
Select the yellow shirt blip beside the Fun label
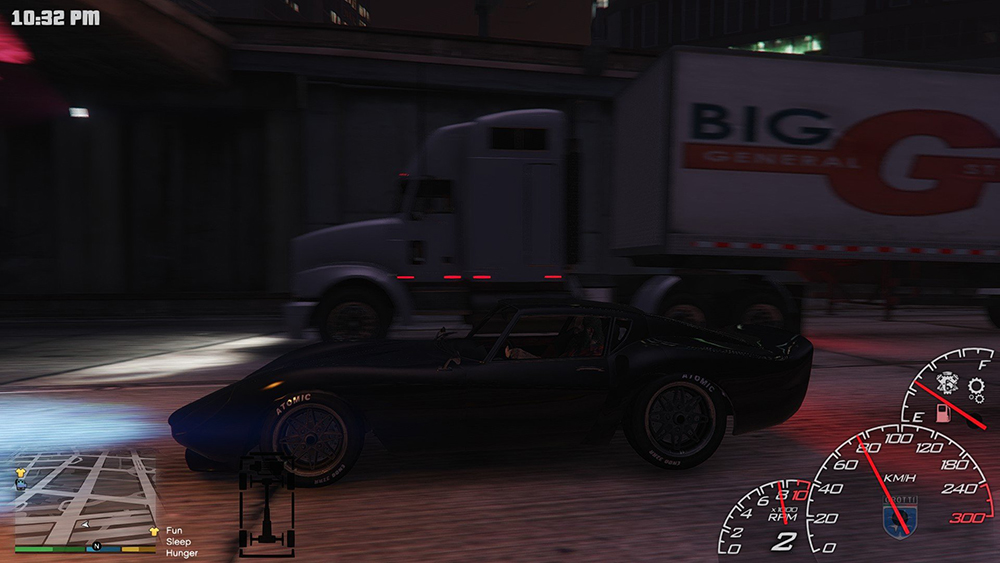[x=153, y=531]
